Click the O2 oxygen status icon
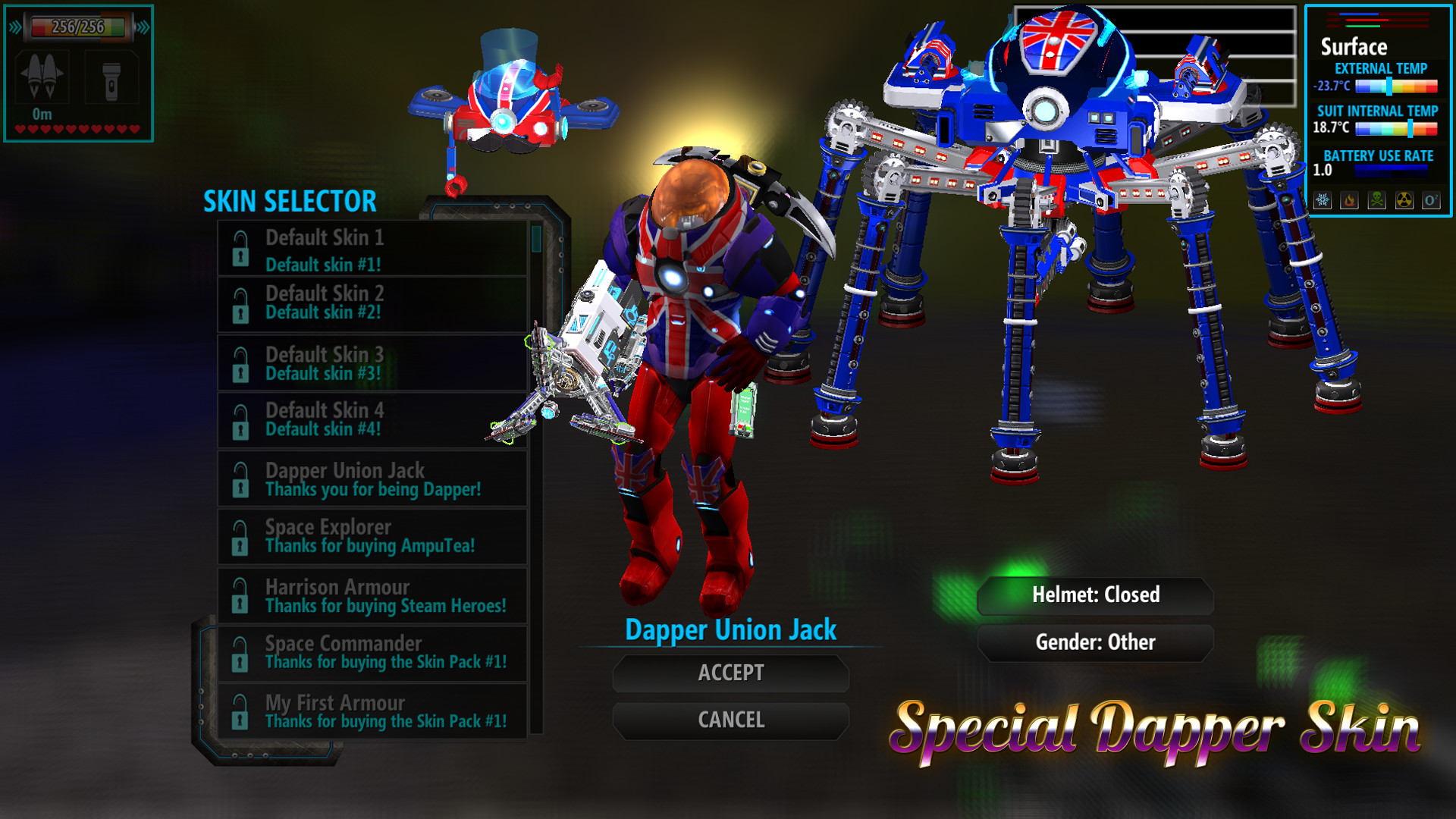1456x819 pixels. 1432,200
